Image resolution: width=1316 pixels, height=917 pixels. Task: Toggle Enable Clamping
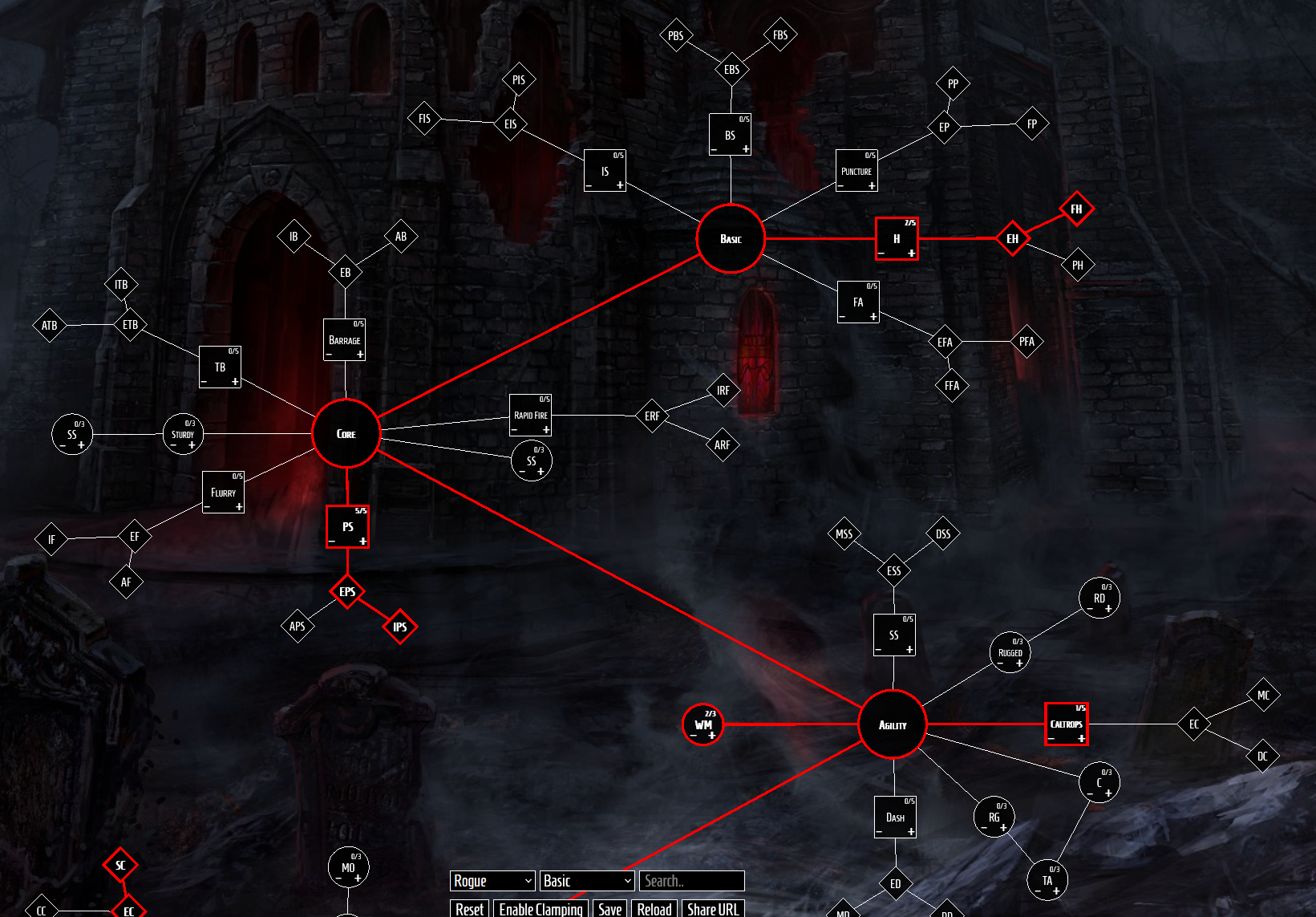[542, 909]
